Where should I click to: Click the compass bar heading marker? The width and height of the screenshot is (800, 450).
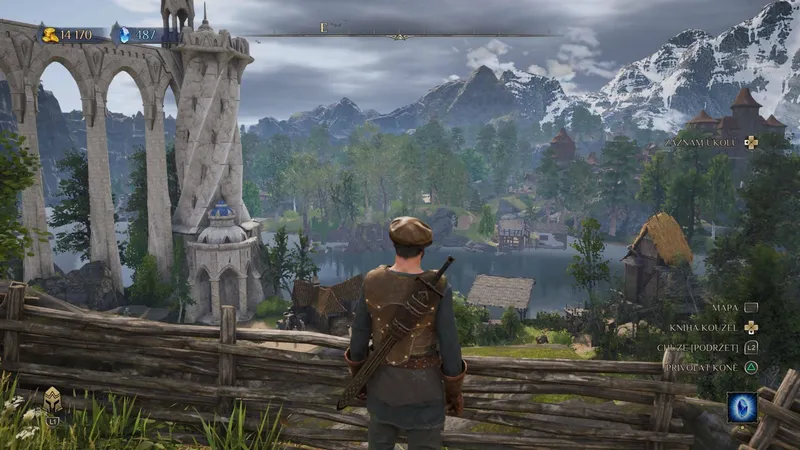pyautogui.click(x=399, y=36)
